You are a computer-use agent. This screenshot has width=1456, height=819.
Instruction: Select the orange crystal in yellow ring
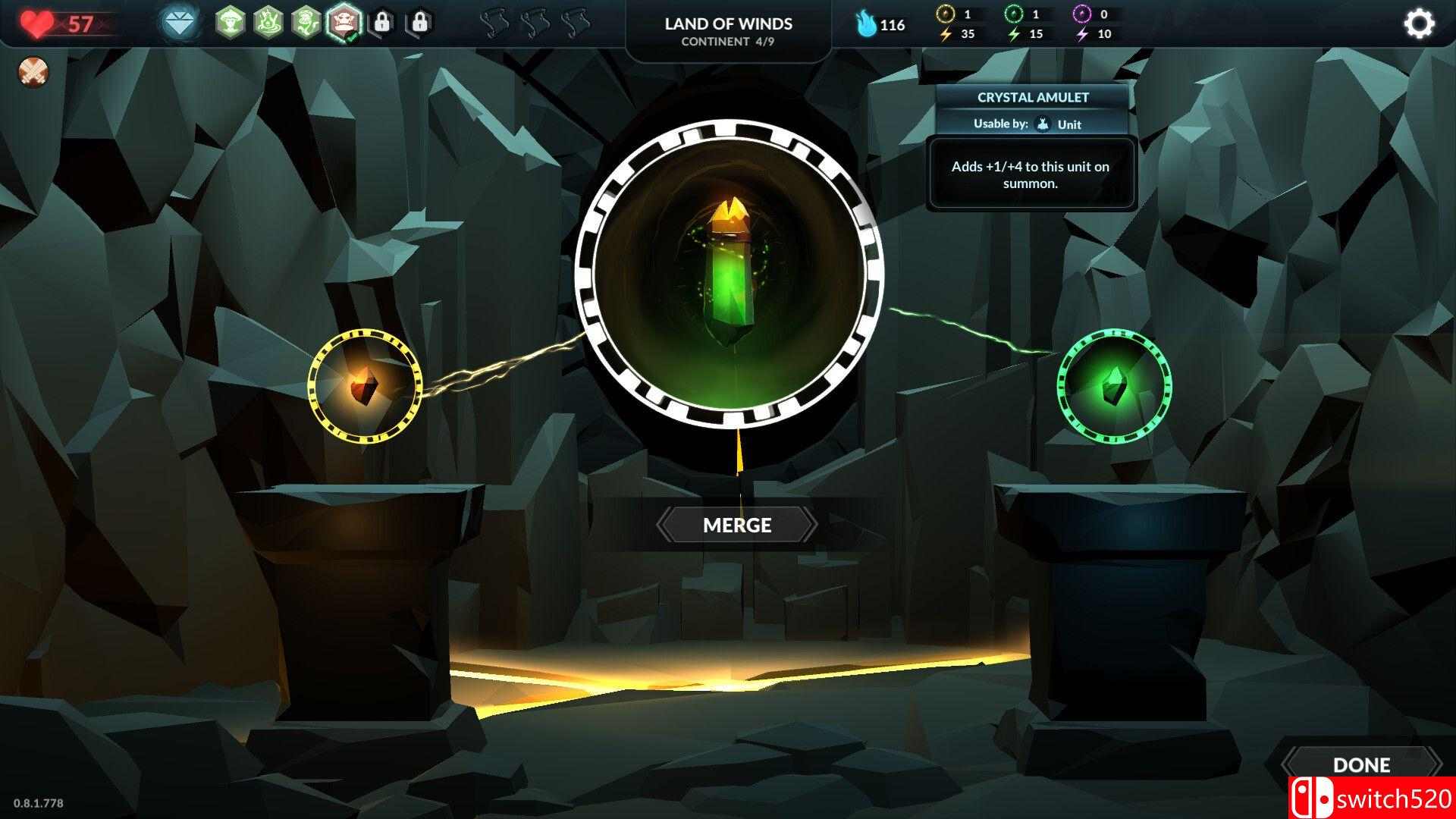click(x=364, y=386)
